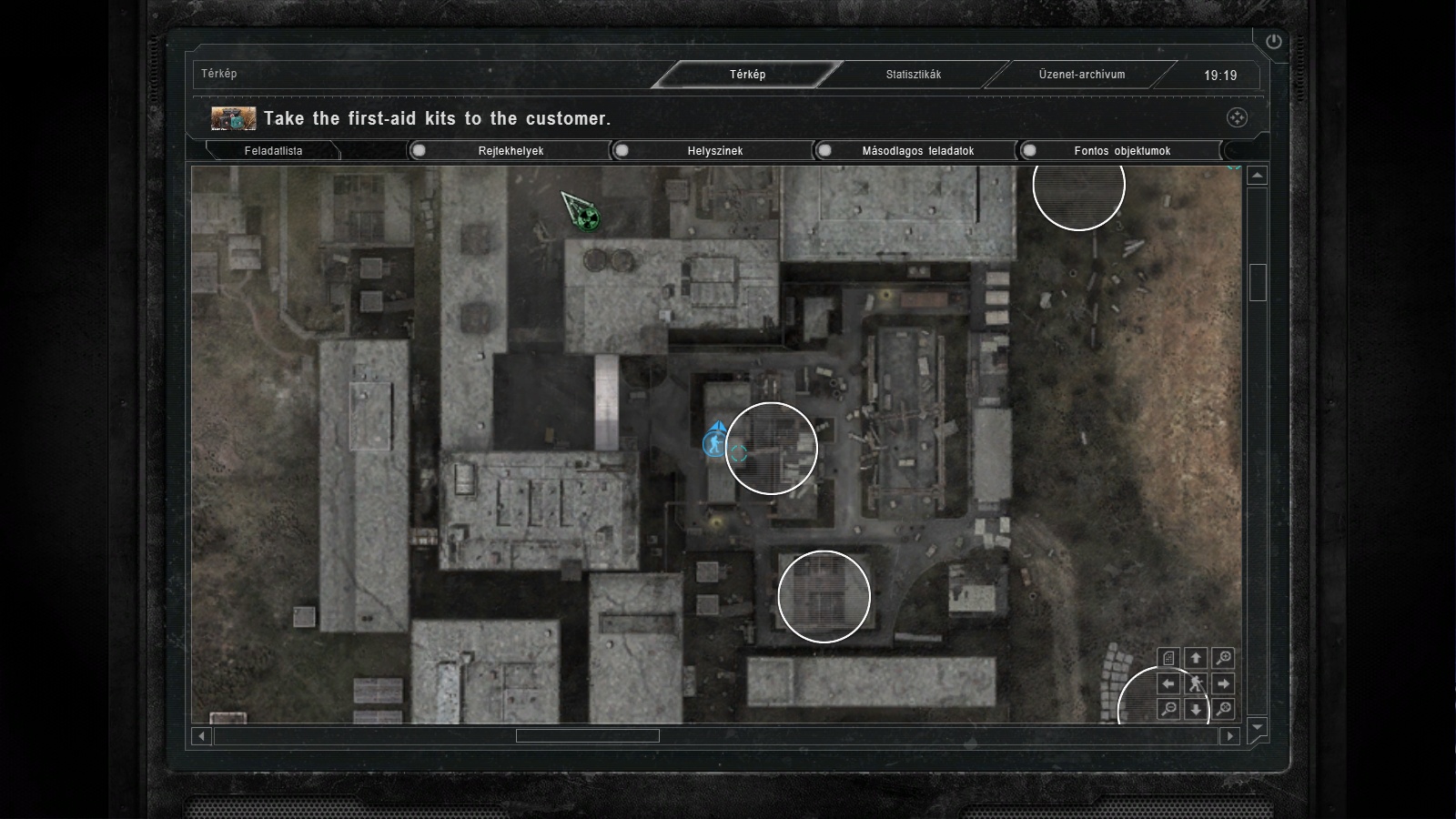Image resolution: width=1456 pixels, height=819 pixels.
Task: Open the Statisztikák tab
Action: tap(913, 75)
